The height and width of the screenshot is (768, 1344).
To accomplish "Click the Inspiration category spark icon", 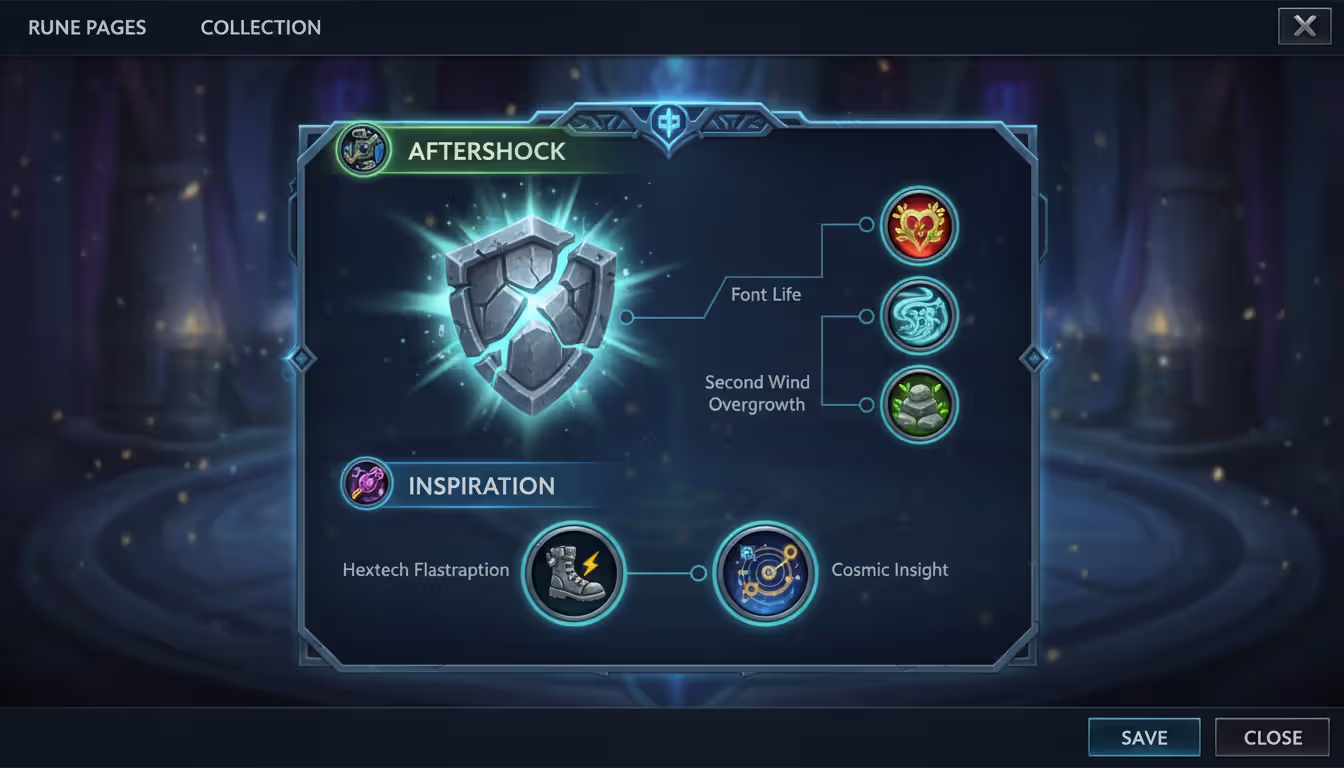I will 365,485.
